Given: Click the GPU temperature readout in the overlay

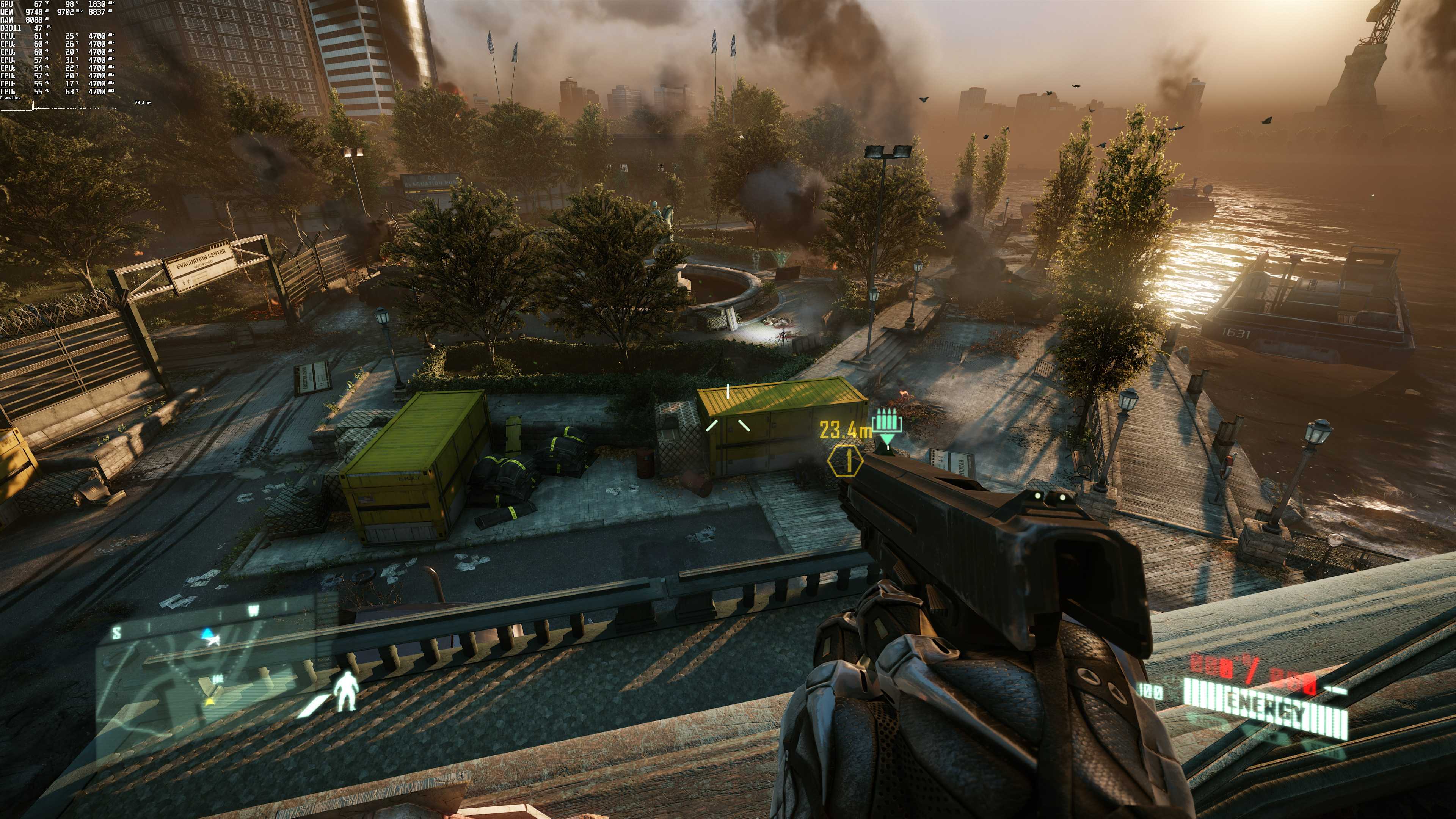Looking at the screenshot, I should 38,5.
